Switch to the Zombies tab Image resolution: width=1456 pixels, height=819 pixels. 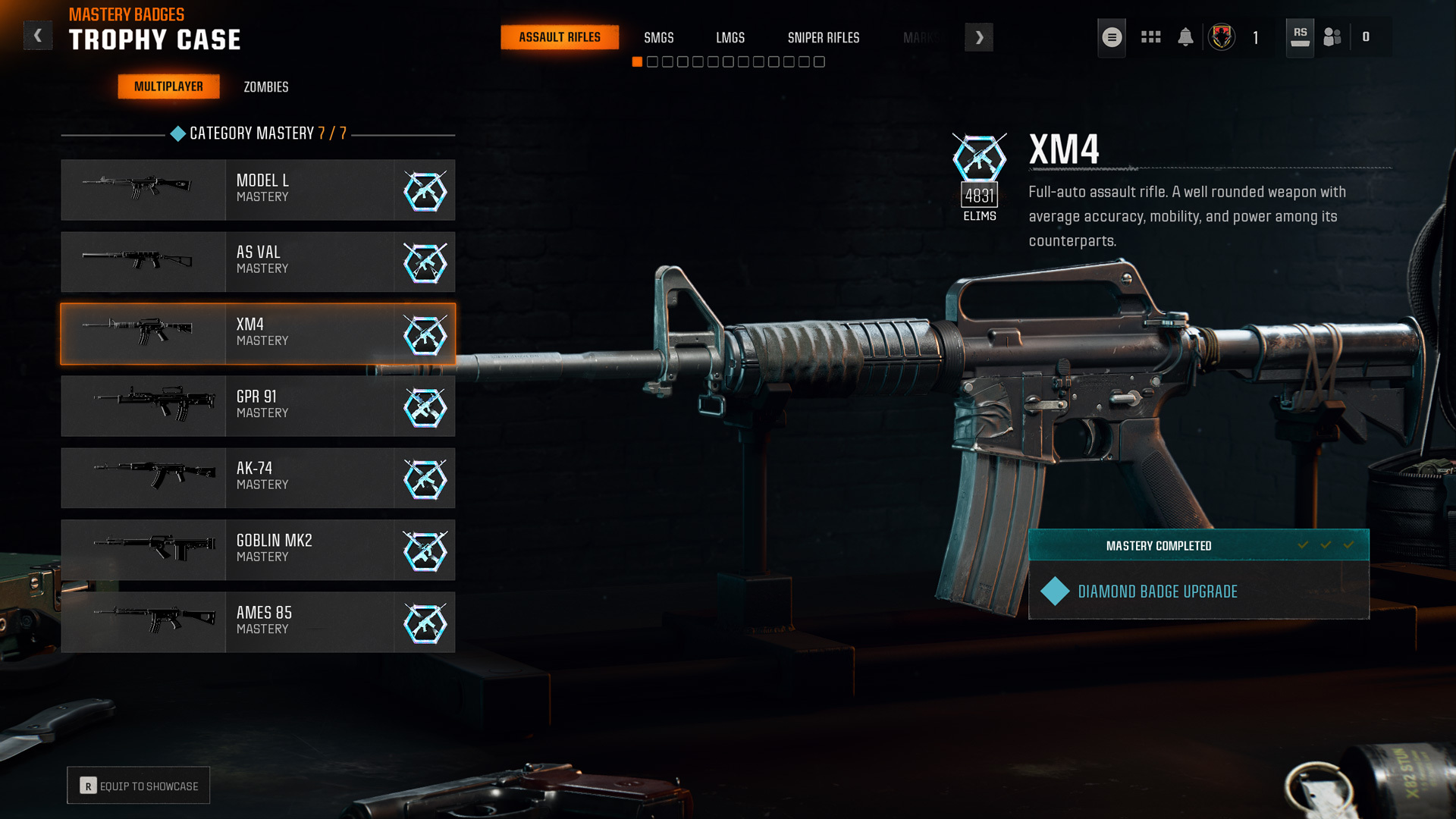[x=265, y=87]
